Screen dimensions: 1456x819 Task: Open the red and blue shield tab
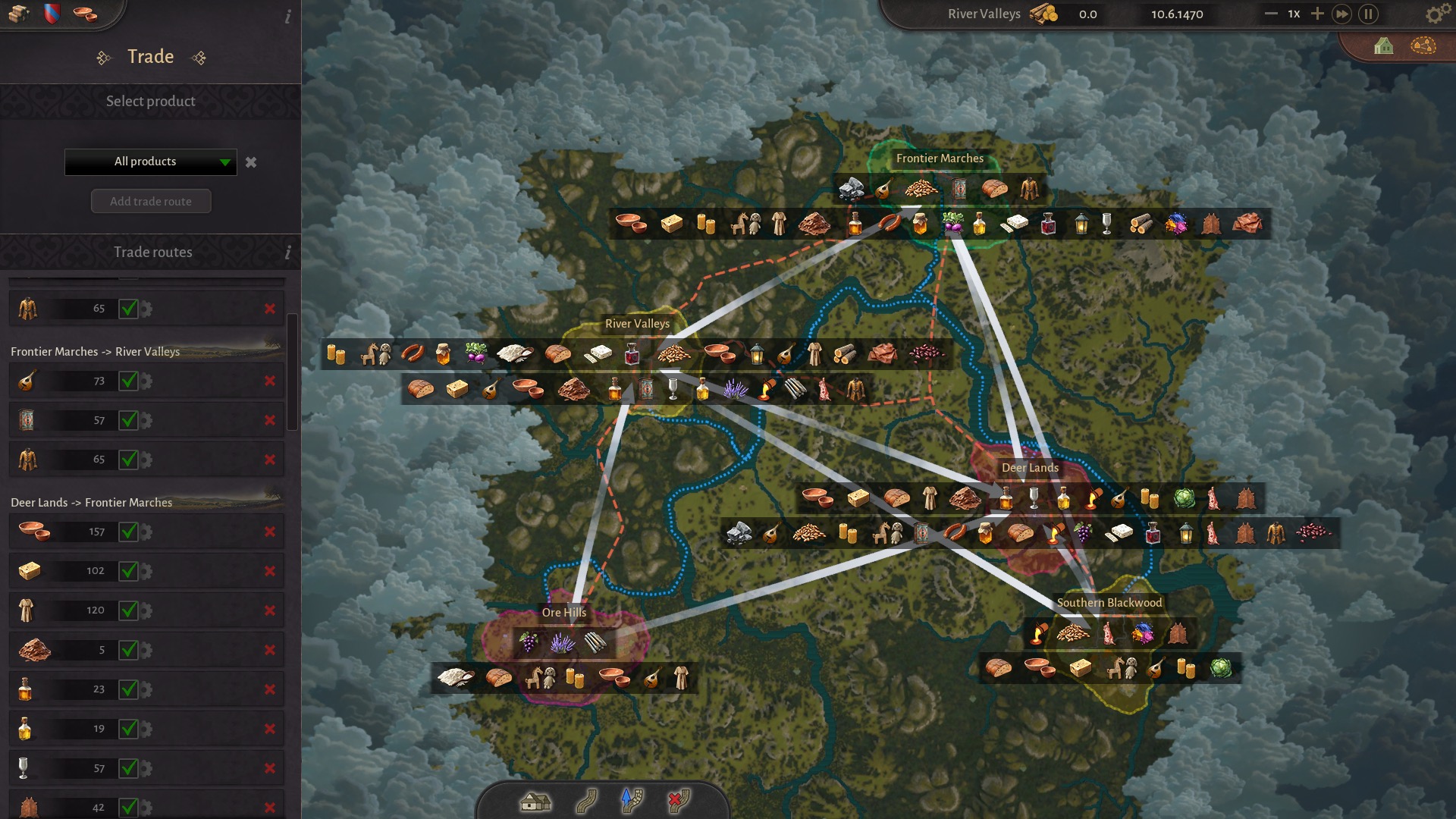coord(52,14)
